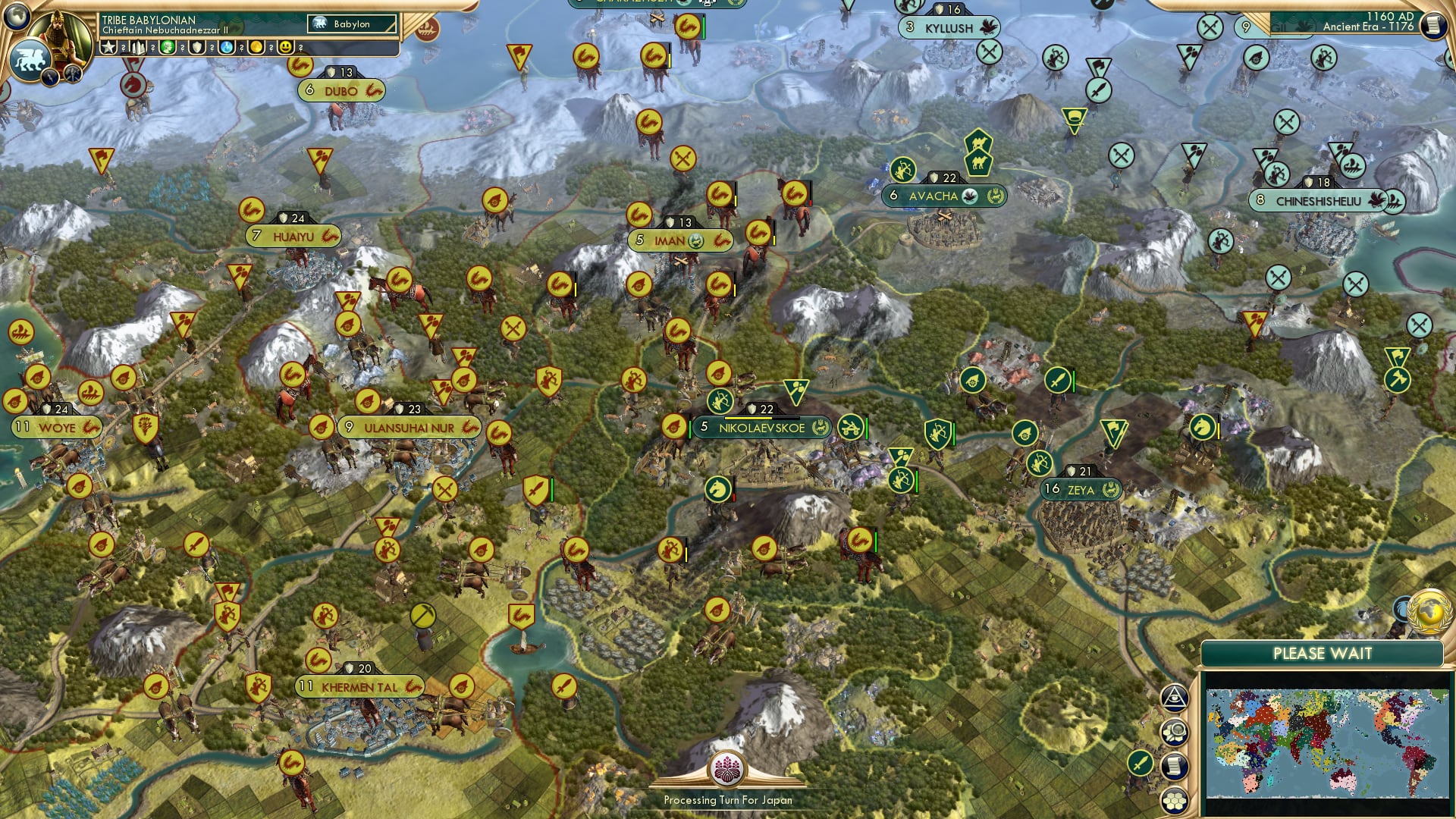Open Social Policies via the pyramid-eye icon
The width and height of the screenshot is (1456, 819).
click(1175, 697)
